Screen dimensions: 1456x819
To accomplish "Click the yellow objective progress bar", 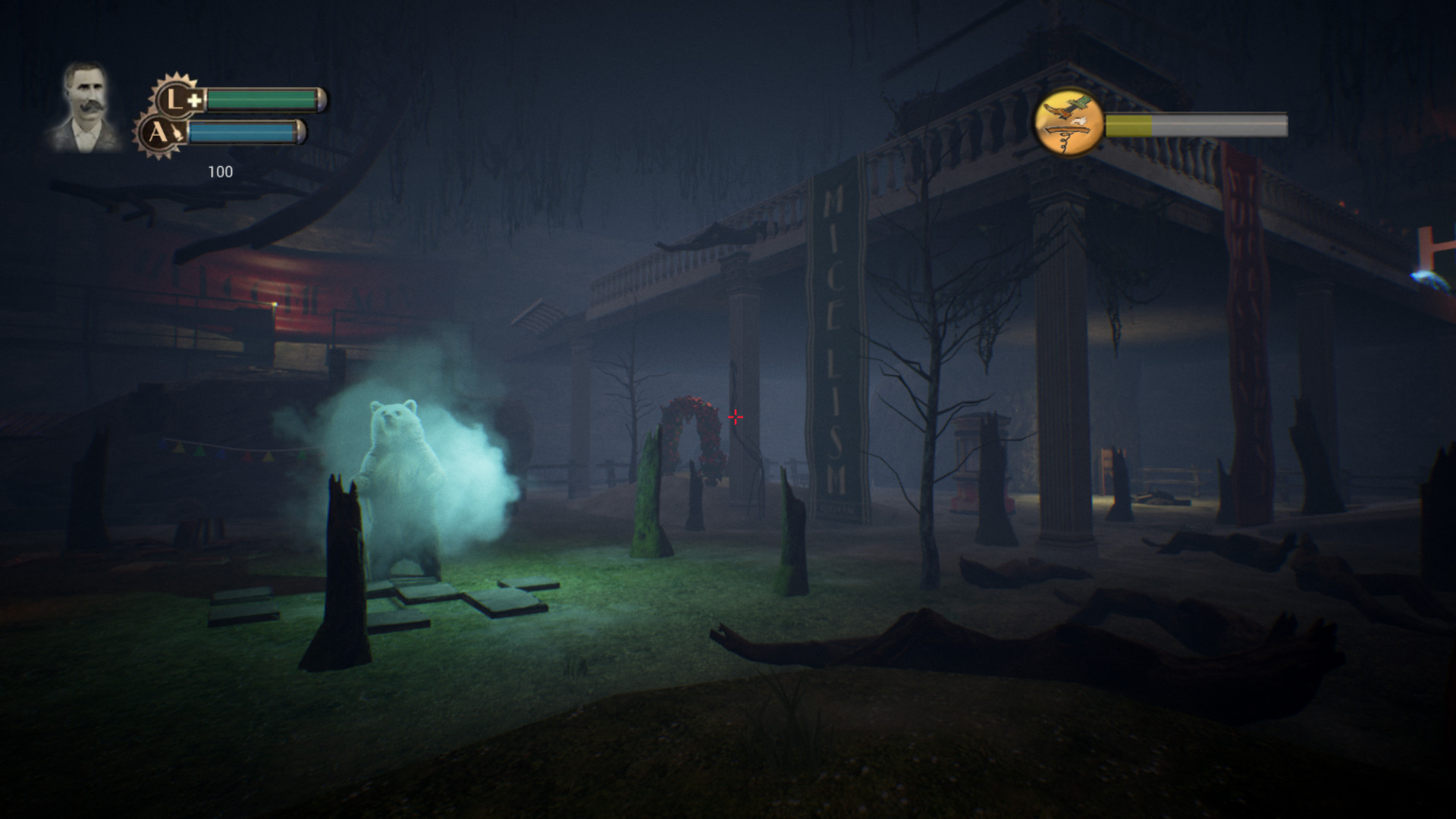I will coord(1128,125).
